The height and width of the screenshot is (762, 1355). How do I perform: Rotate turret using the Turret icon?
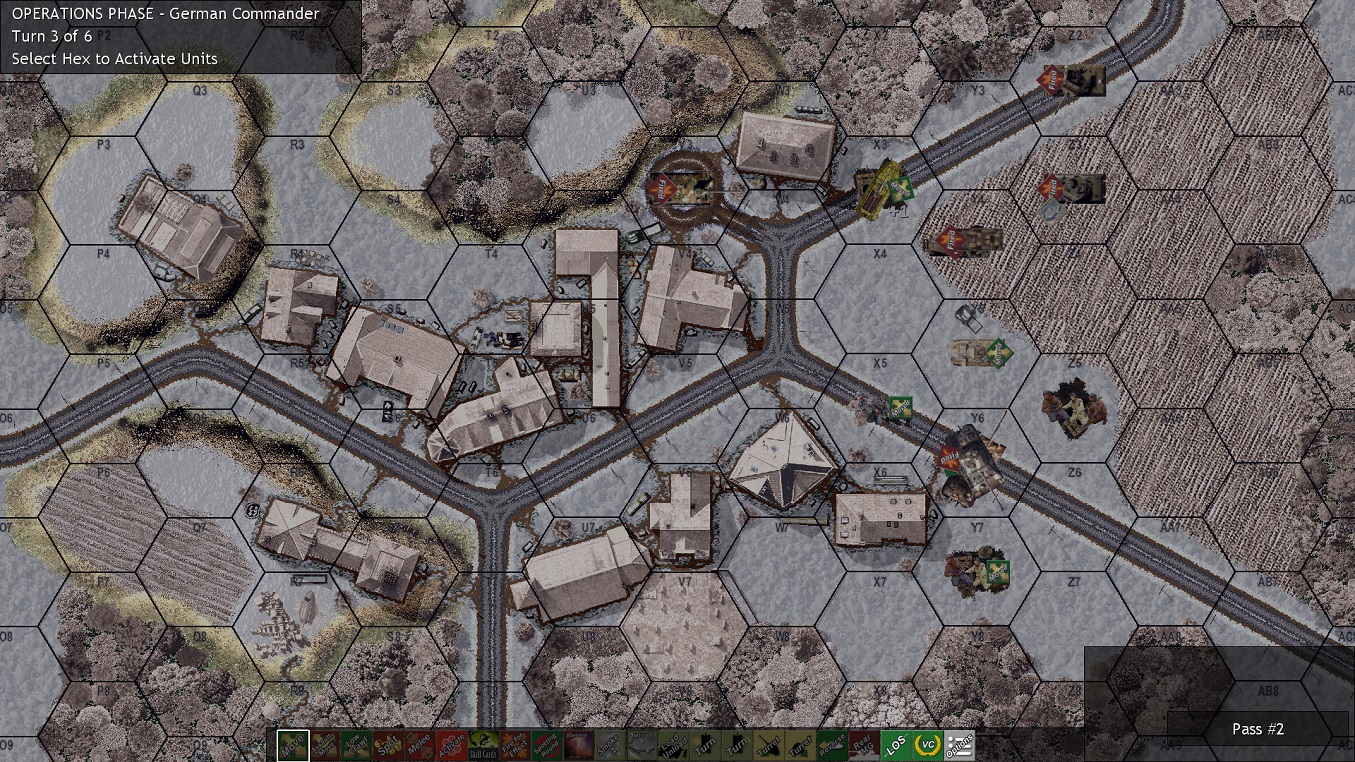[768, 745]
